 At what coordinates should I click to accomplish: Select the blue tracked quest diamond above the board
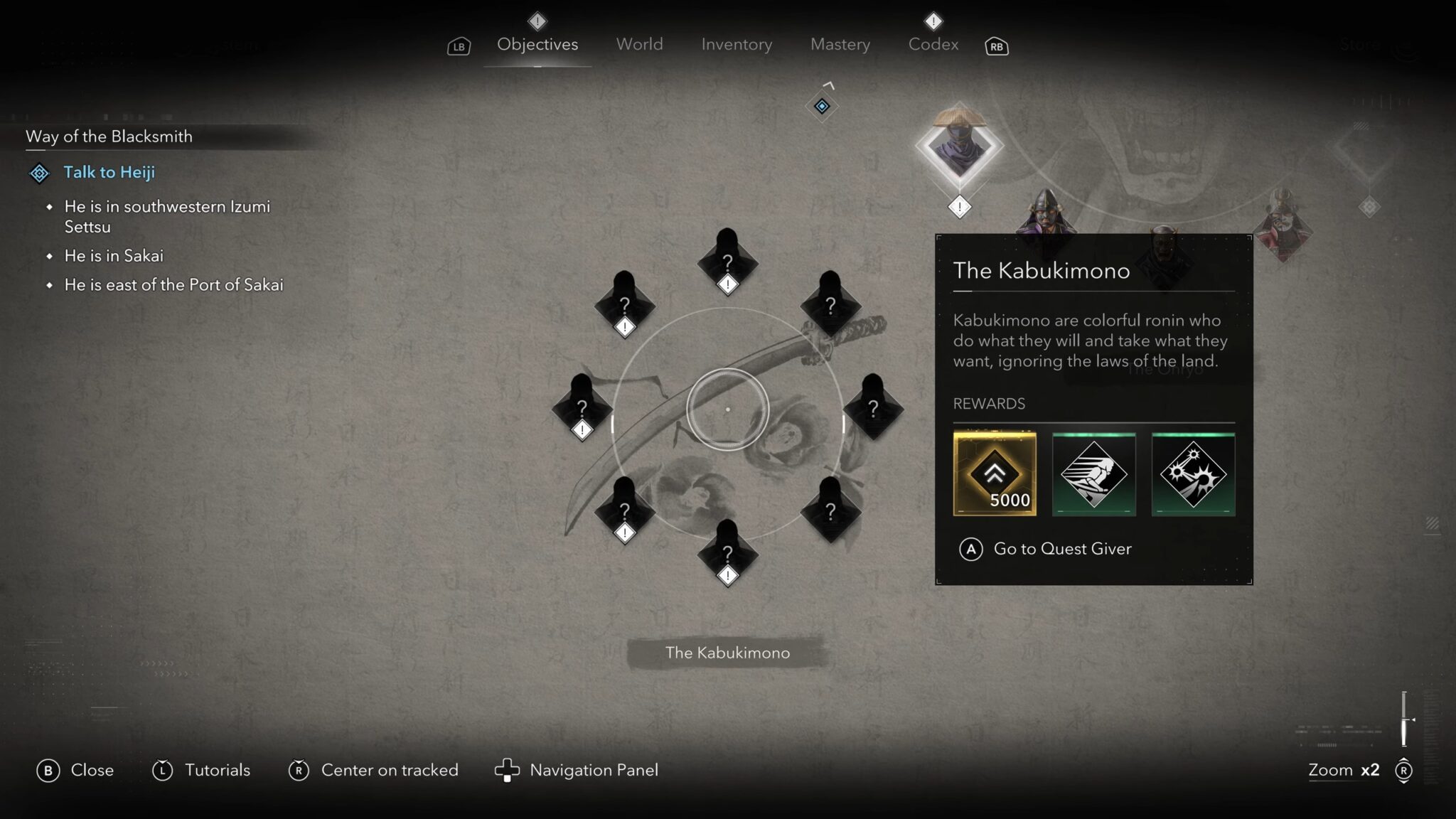(x=822, y=105)
